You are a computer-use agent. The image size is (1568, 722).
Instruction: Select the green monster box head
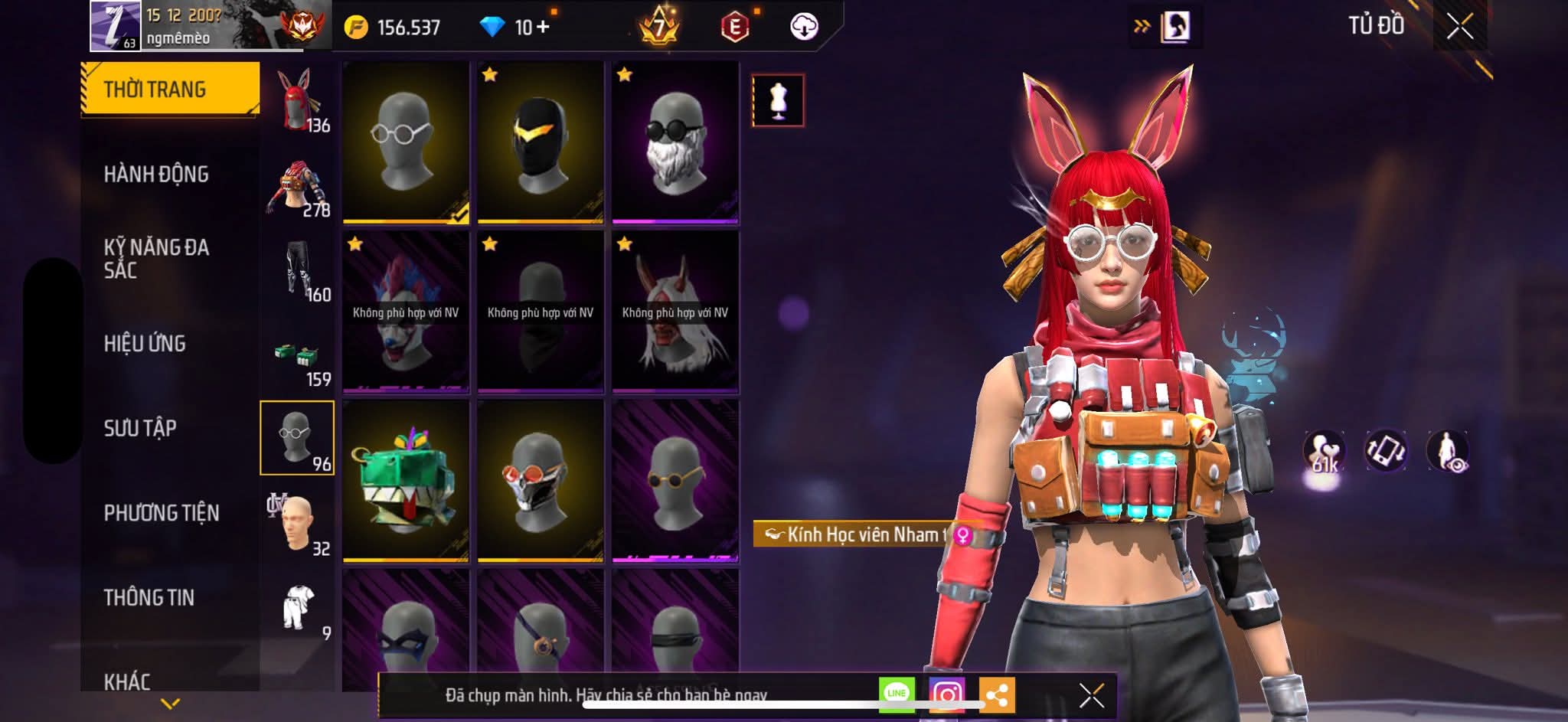406,481
